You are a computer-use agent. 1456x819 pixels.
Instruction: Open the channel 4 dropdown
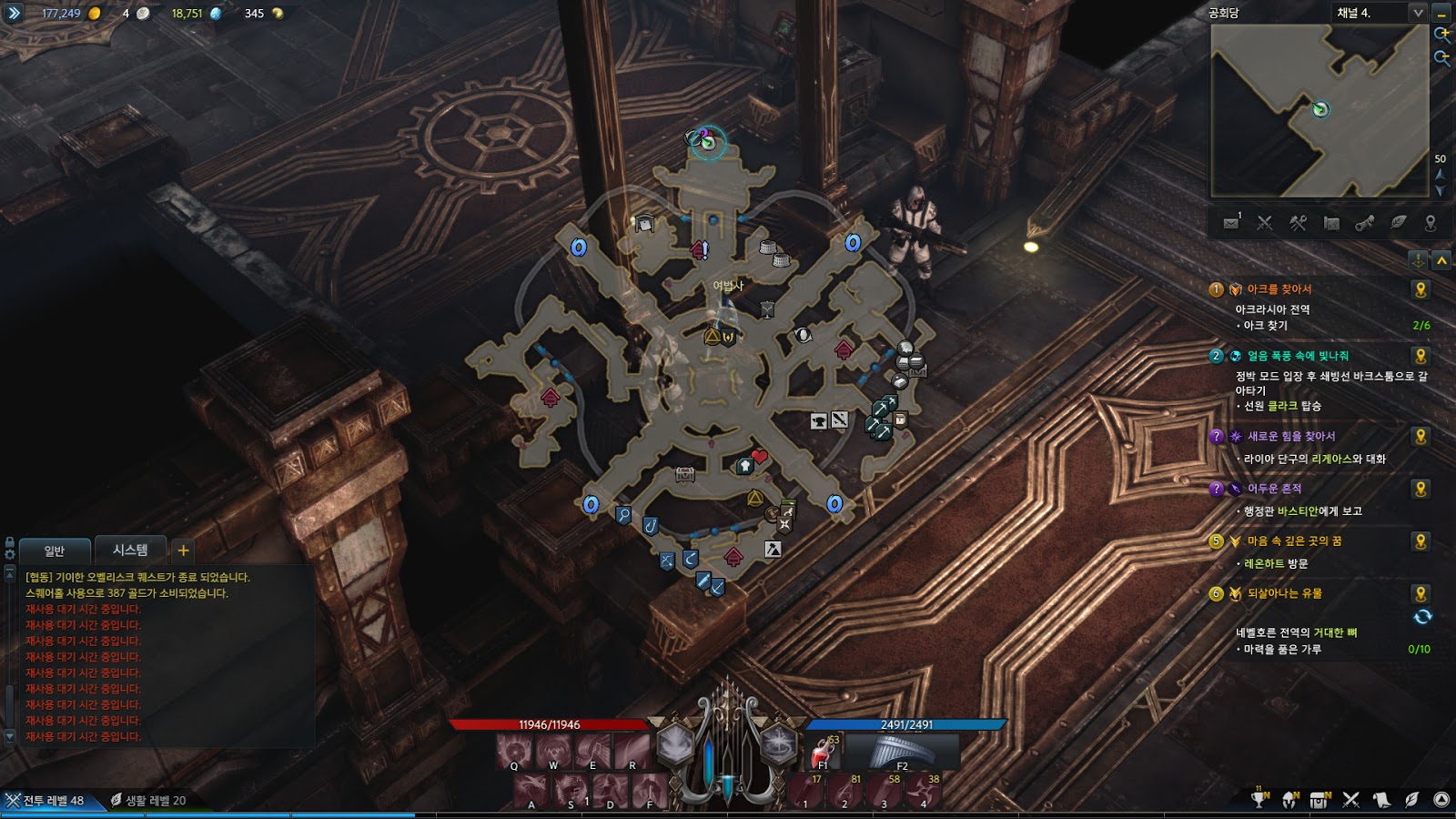(x=1417, y=13)
